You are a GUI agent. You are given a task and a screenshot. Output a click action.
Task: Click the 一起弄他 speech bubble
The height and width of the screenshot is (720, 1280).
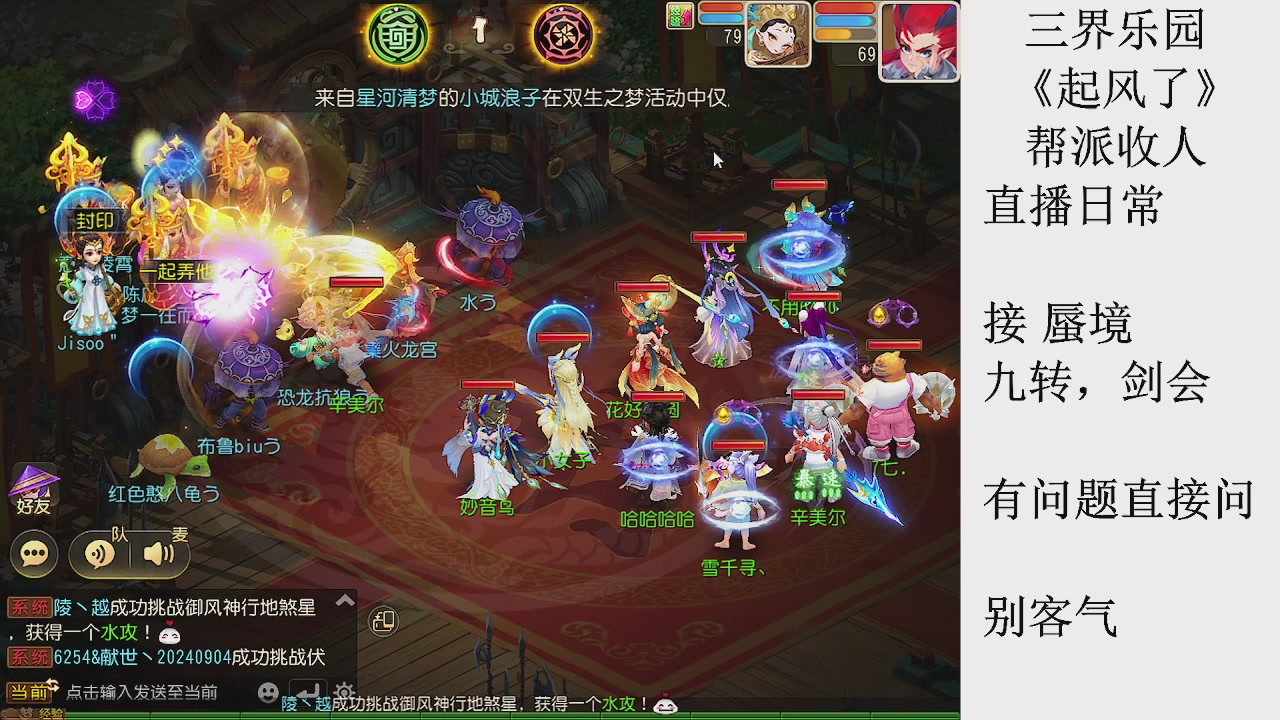point(176,270)
